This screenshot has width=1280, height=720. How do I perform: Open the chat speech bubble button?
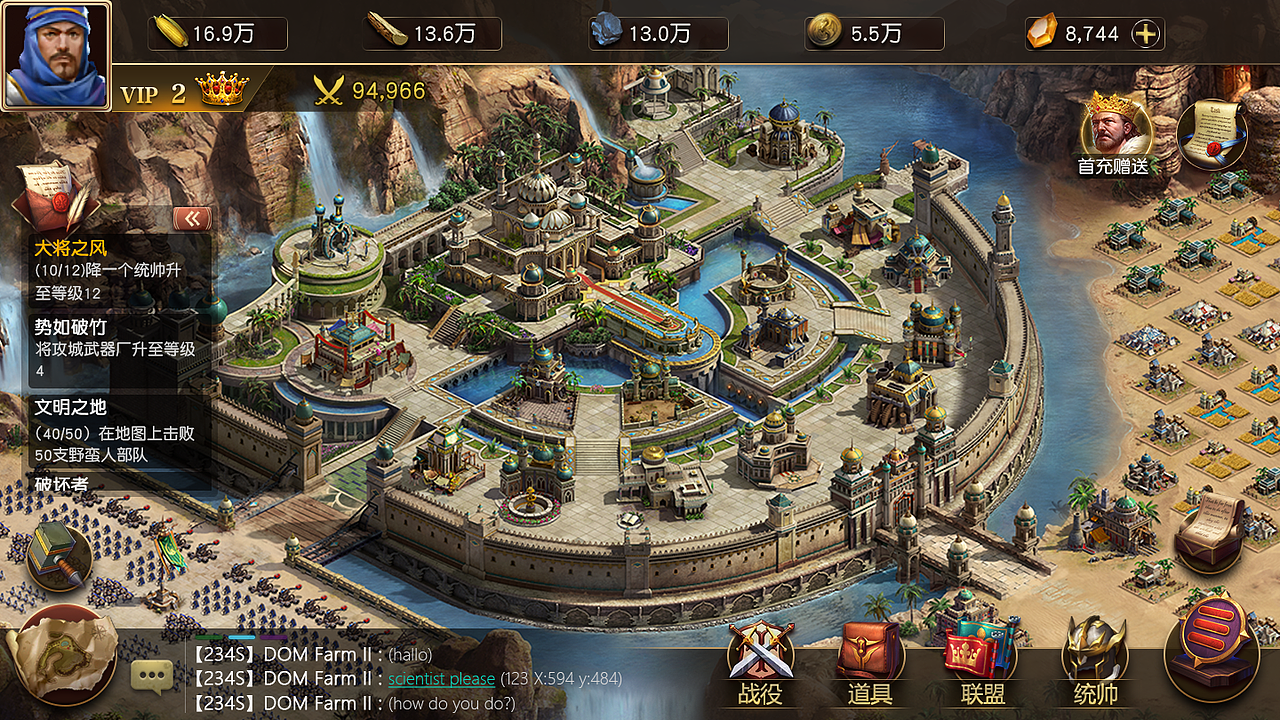pyautogui.click(x=152, y=677)
